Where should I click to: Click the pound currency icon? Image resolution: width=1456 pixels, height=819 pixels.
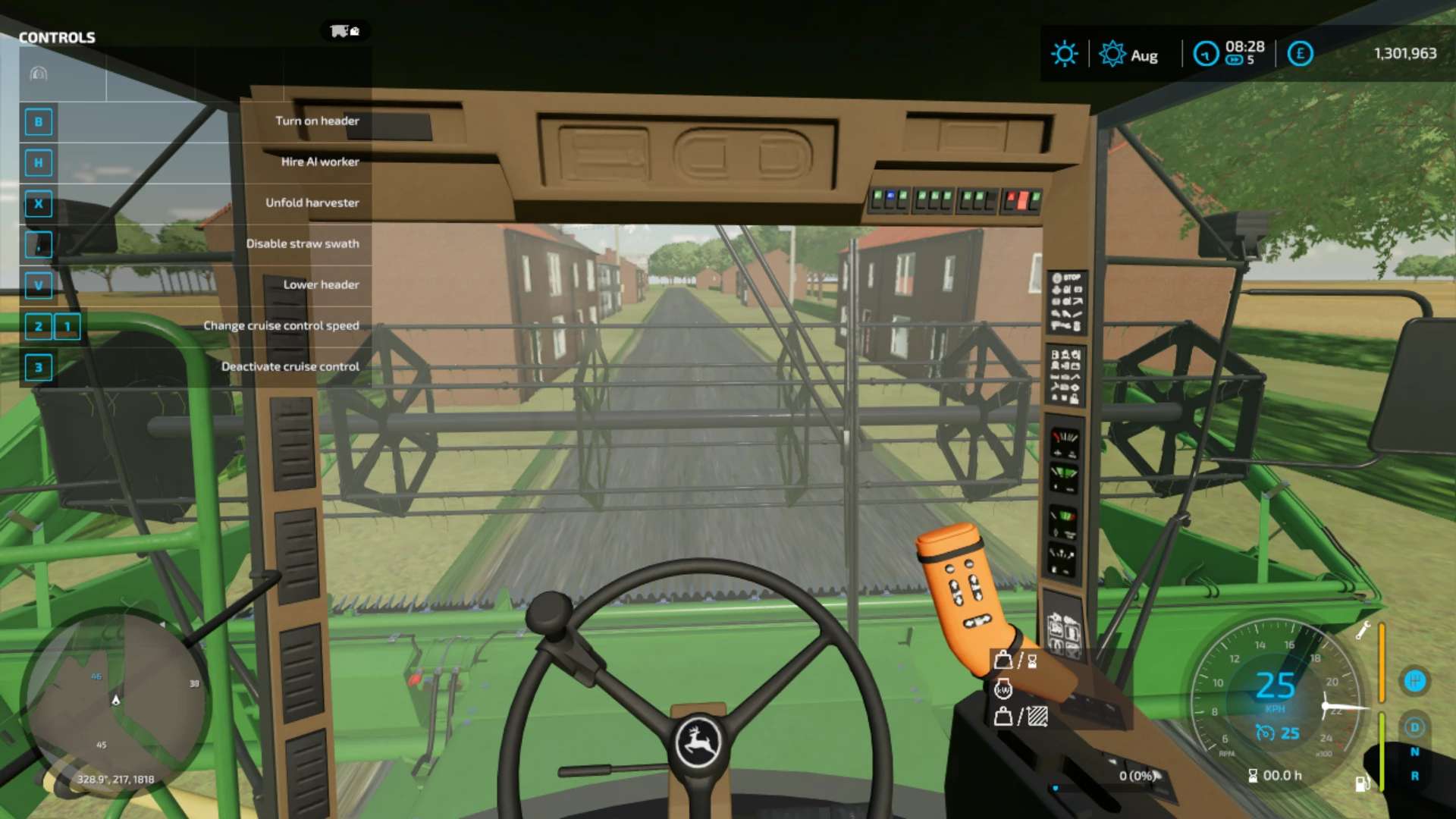point(1300,54)
